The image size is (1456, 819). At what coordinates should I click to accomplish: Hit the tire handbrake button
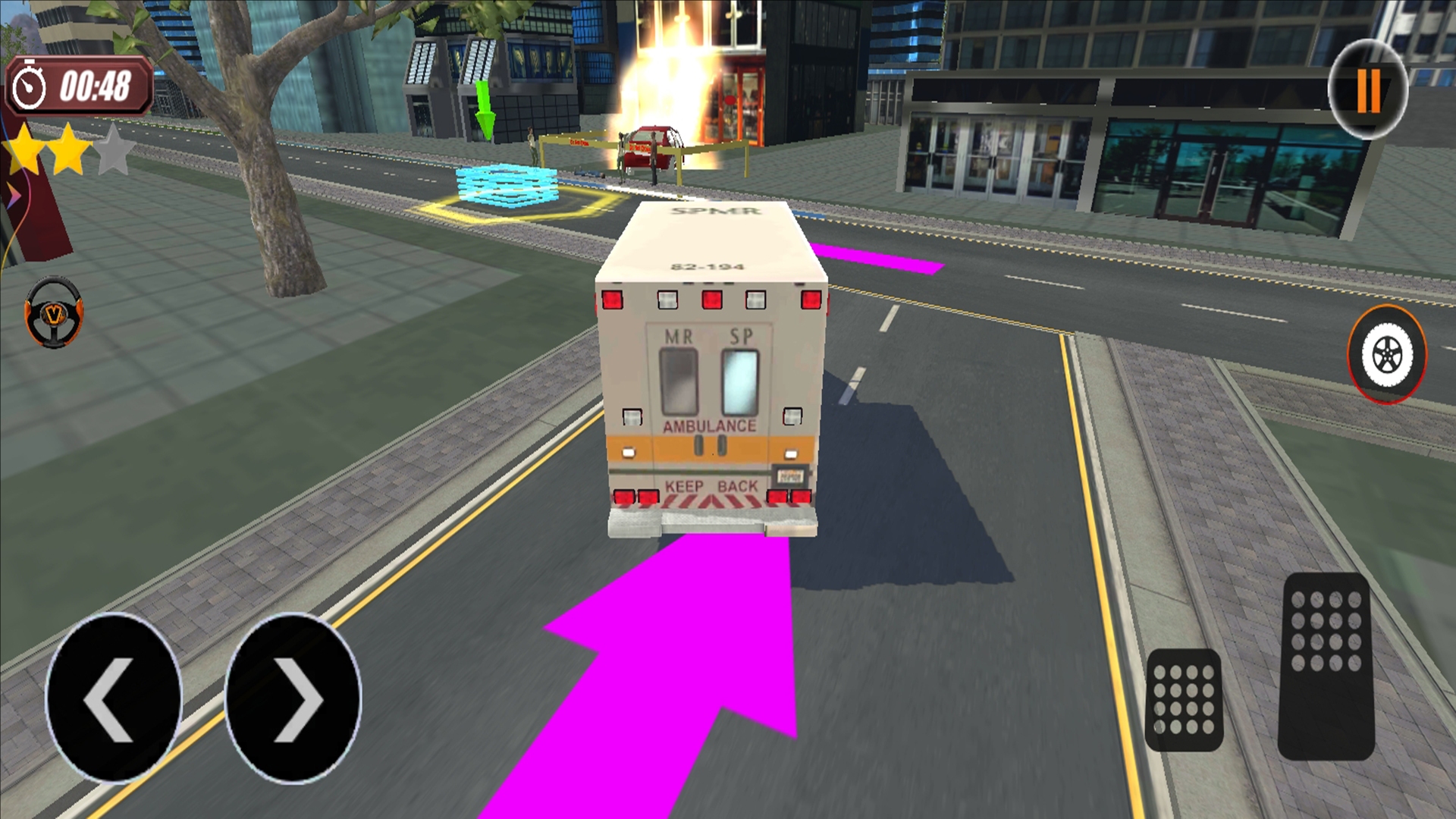point(1386,355)
